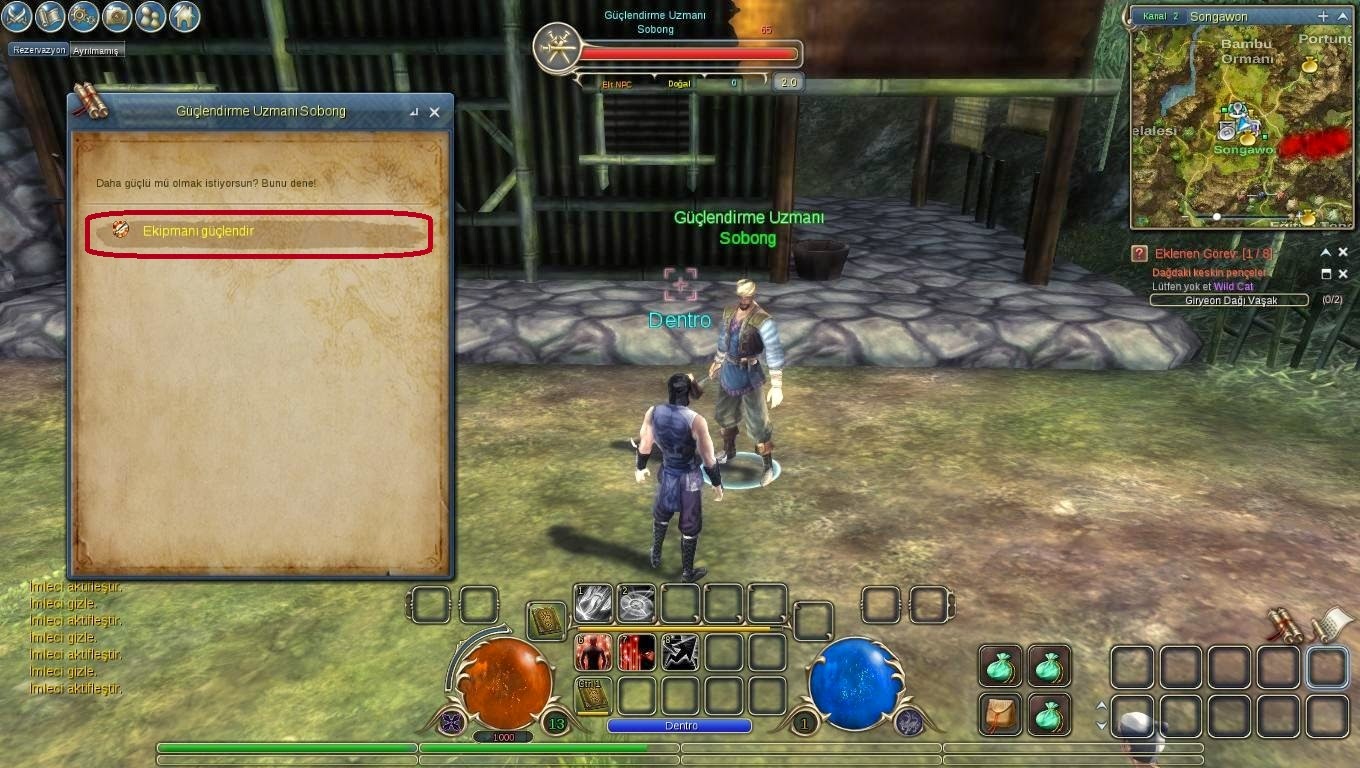Open the golden book icon beside the hotbar
Viewport: 1360px width, 768px height.
pyautogui.click(x=546, y=621)
